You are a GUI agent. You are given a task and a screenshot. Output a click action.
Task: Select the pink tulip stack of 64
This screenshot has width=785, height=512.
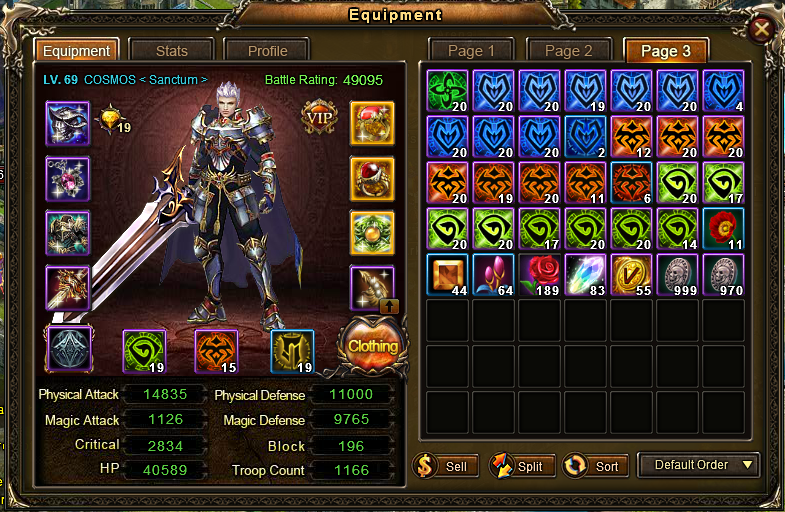click(494, 274)
